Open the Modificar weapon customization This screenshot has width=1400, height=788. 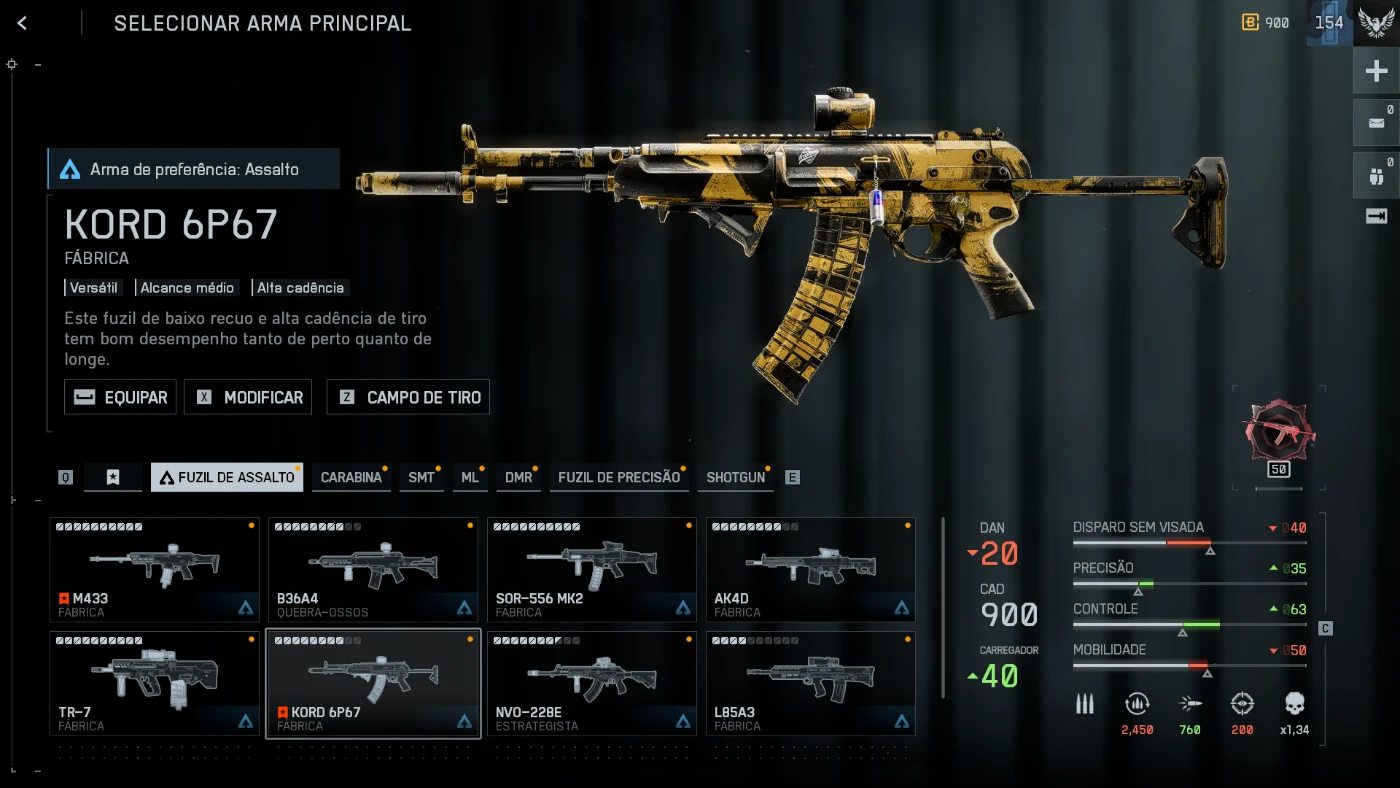click(249, 397)
